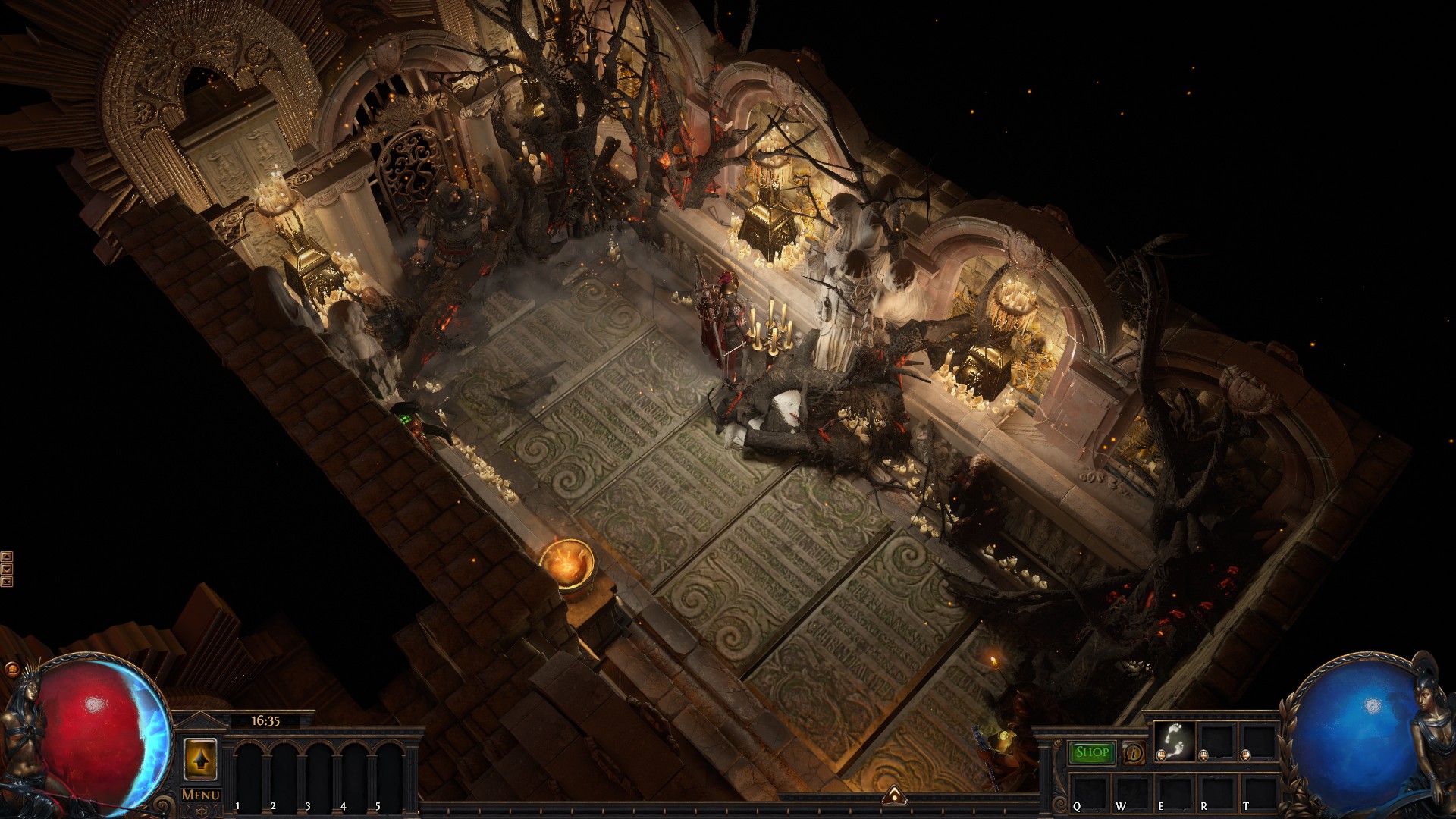Open the orange info speech-bubble icon

pyautogui.click(x=1134, y=753)
